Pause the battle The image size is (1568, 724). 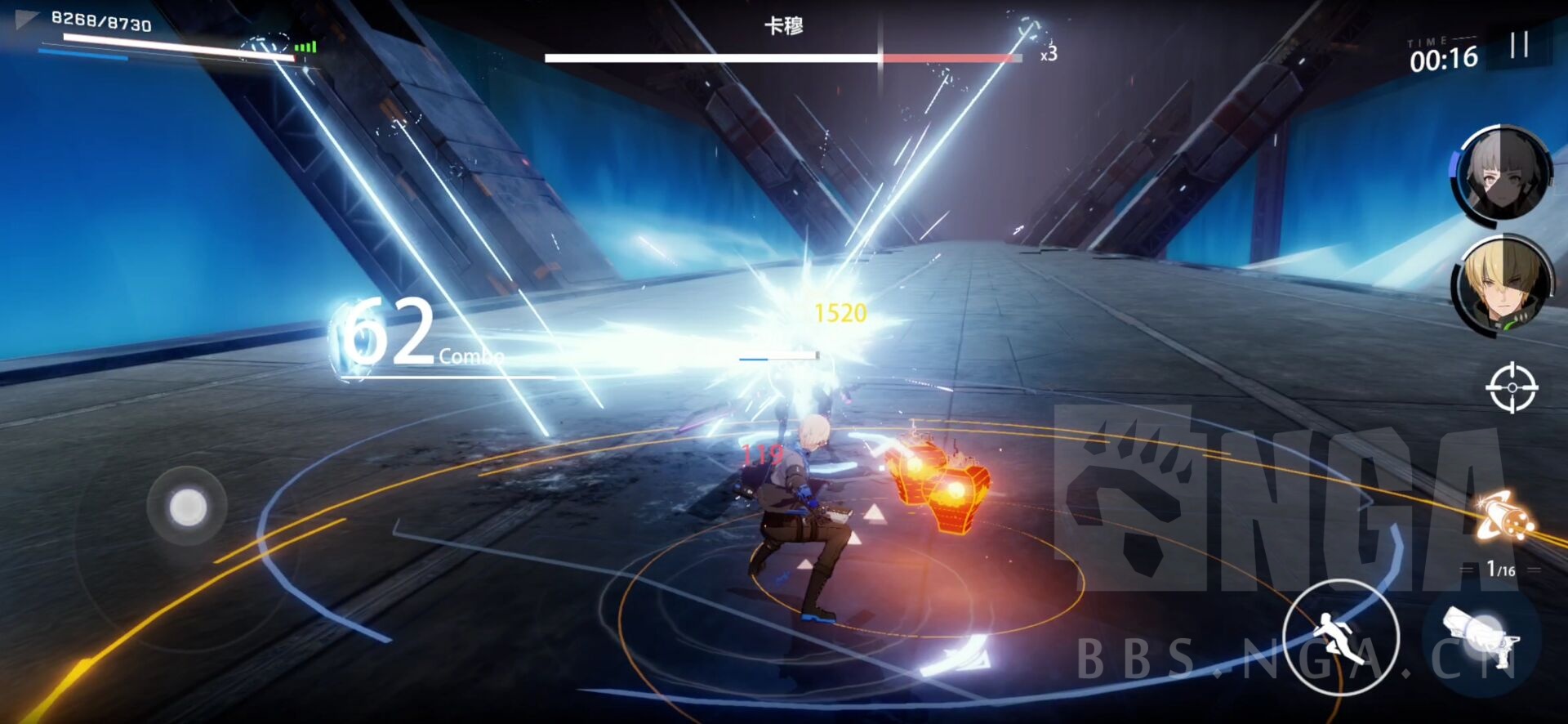[1518, 45]
